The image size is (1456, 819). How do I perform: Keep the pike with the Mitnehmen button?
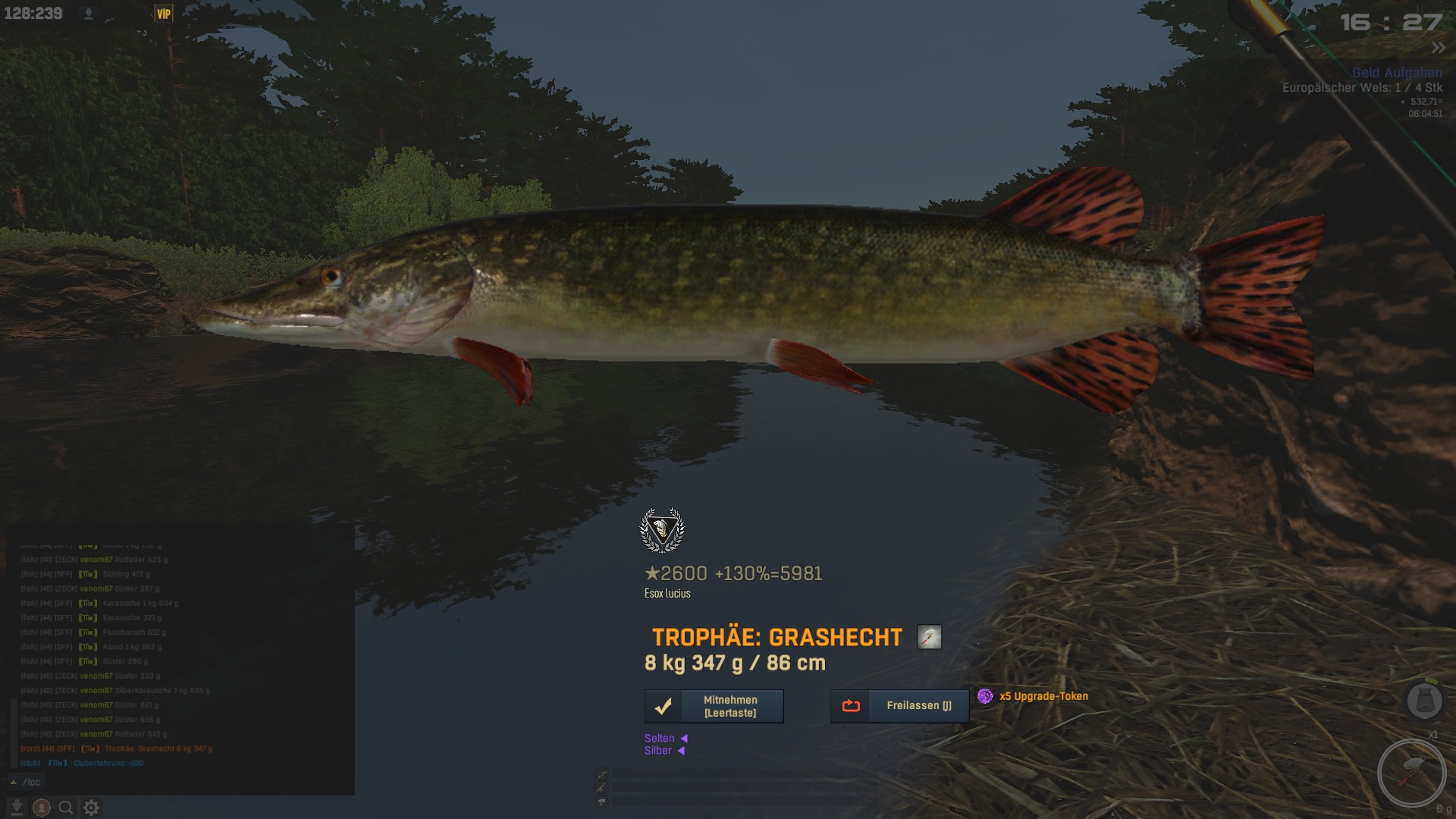[x=714, y=706]
